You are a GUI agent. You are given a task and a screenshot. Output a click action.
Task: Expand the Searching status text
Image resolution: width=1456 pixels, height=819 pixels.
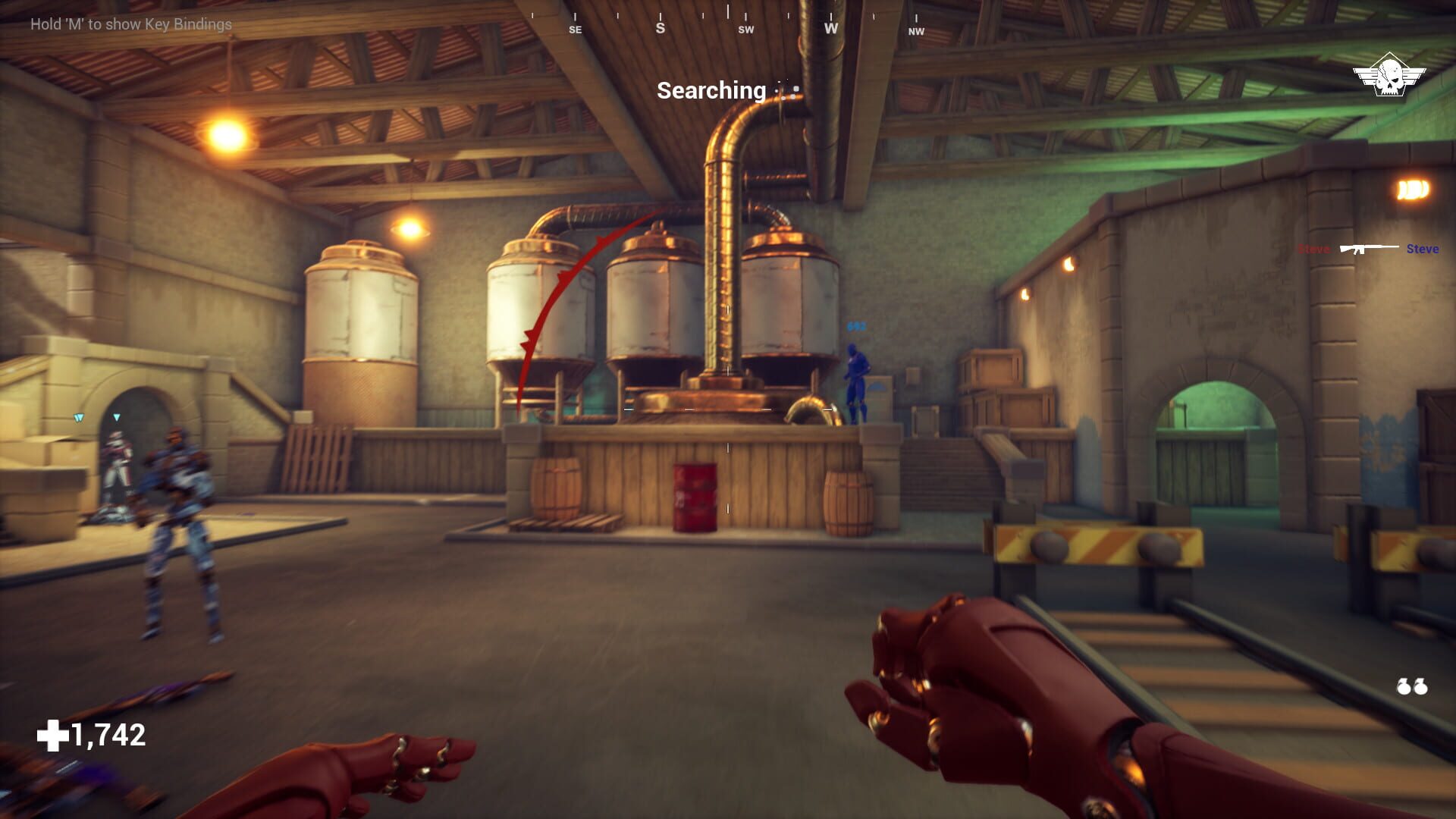click(711, 91)
